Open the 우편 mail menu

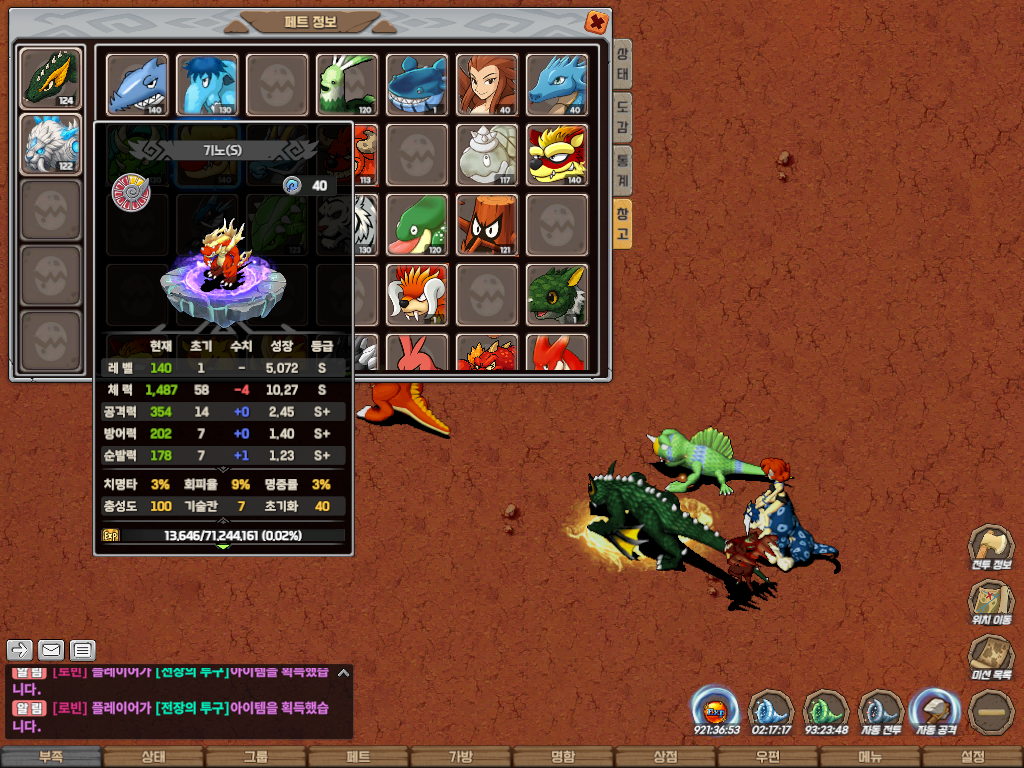click(767, 757)
